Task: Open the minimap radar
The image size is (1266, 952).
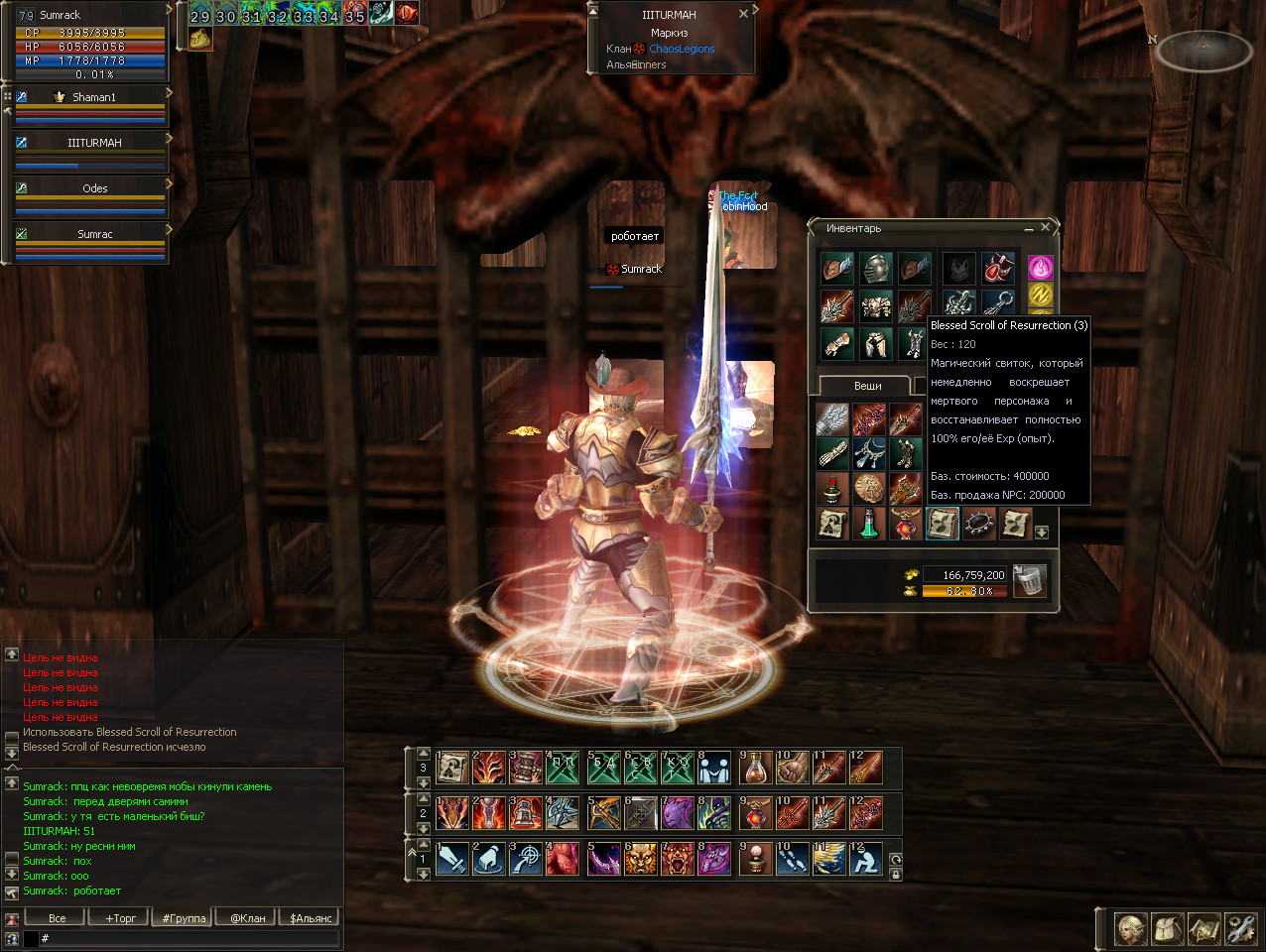Action: click(1203, 50)
